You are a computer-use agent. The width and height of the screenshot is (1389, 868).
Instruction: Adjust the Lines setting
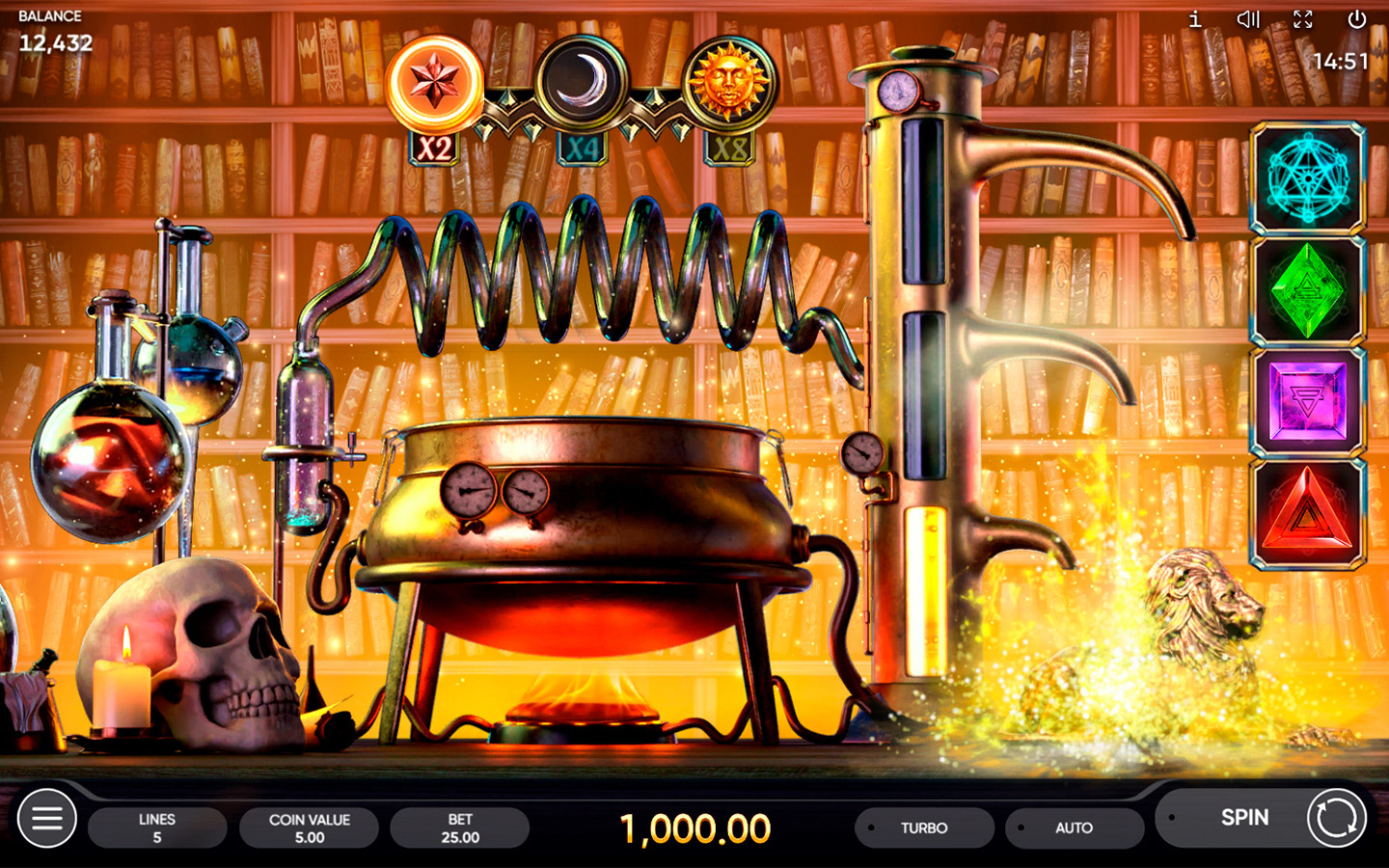[157, 827]
